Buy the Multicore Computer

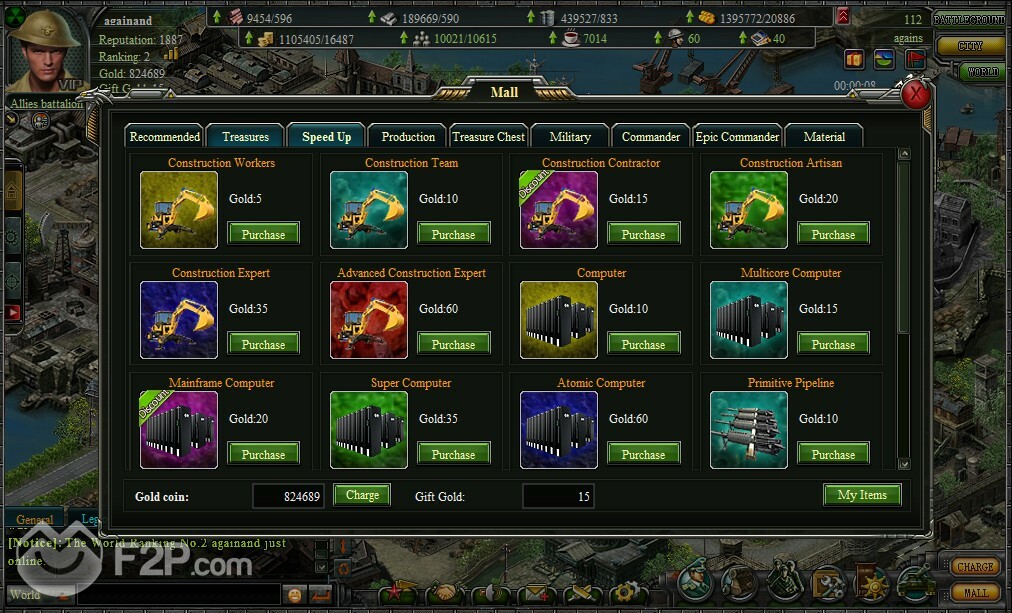tap(834, 344)
